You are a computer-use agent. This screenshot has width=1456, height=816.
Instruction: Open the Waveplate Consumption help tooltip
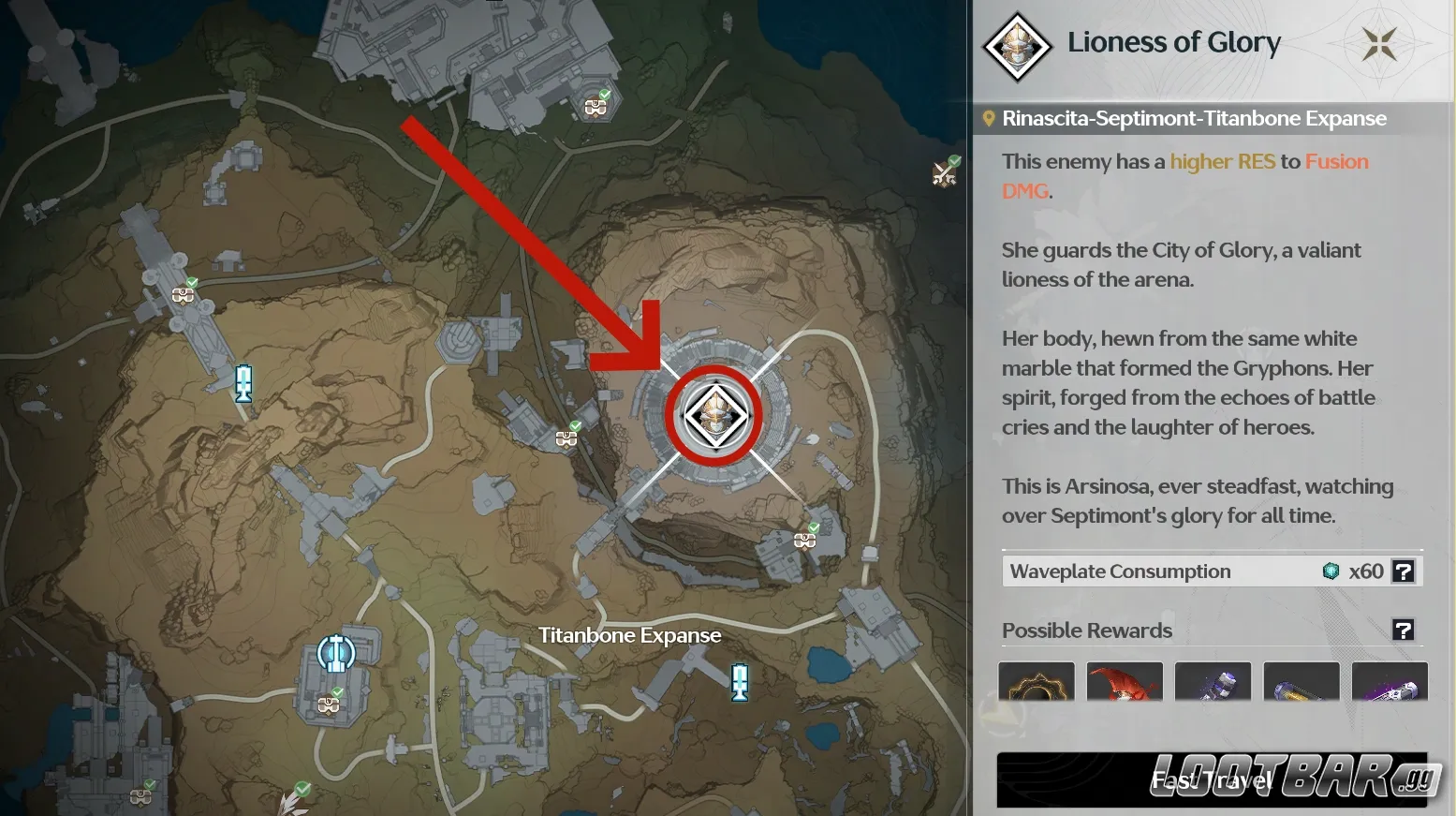pos(1403,571)
